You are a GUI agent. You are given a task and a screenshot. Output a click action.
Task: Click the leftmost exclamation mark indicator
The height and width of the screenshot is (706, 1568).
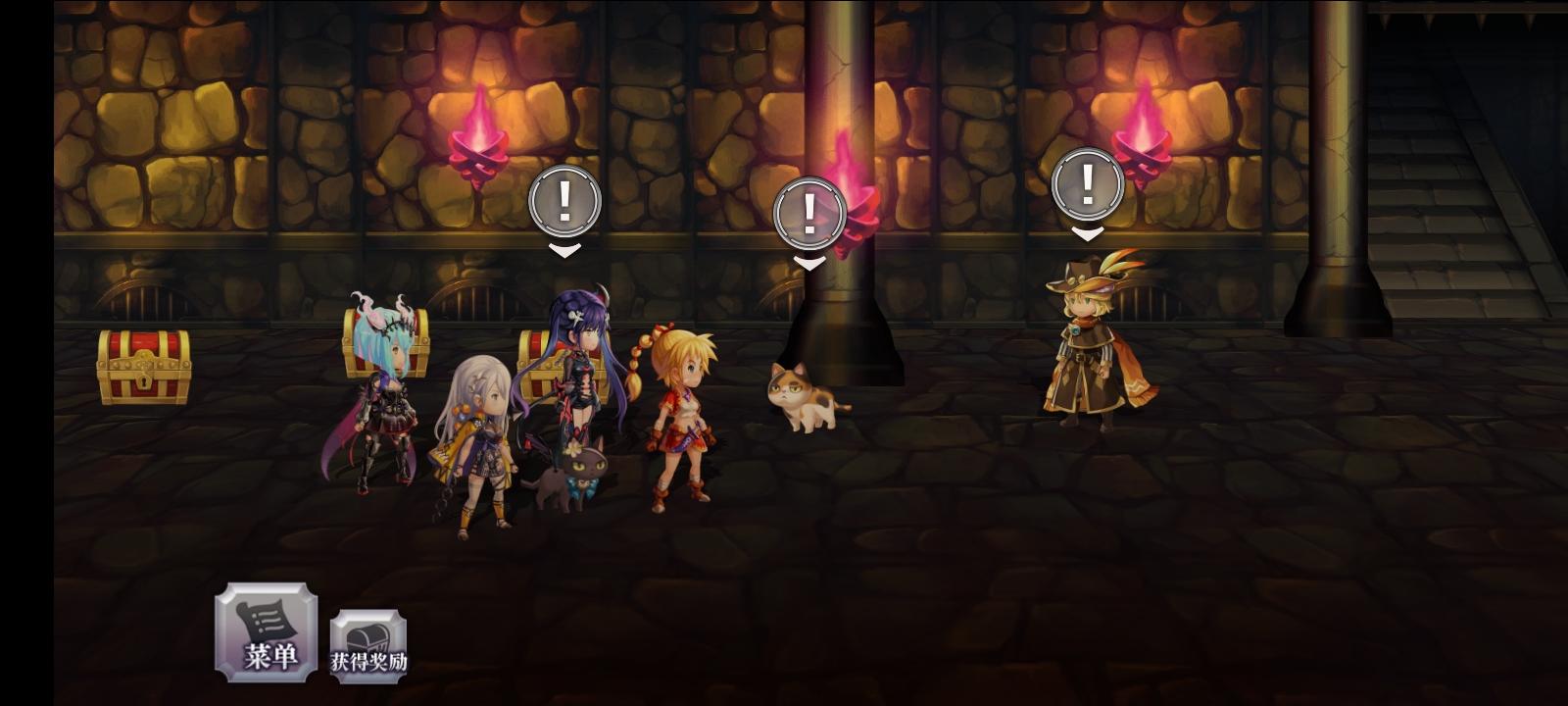point(563,203)
